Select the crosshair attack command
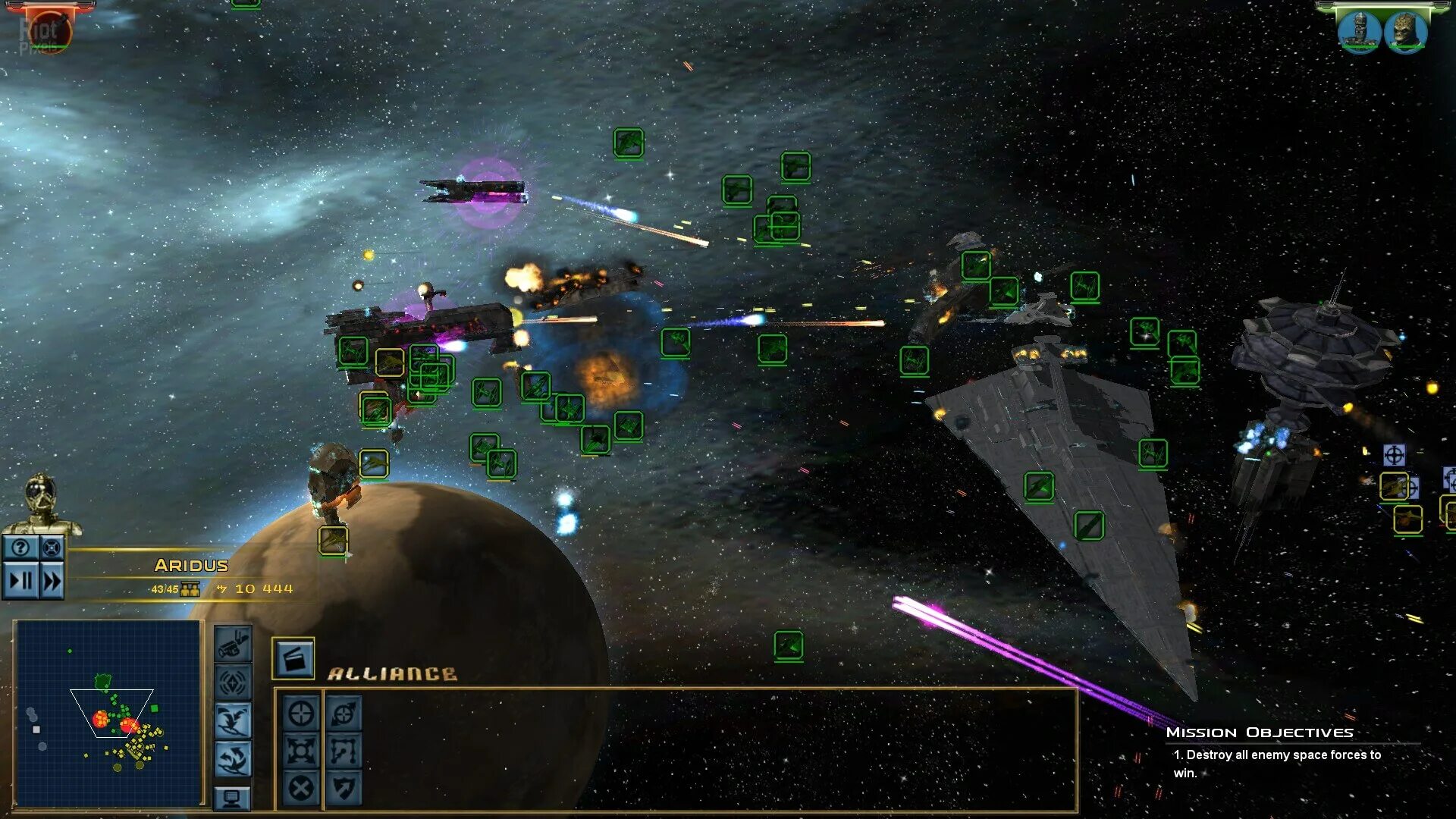Screen dimensions: 1456x819 click(301, 714)
